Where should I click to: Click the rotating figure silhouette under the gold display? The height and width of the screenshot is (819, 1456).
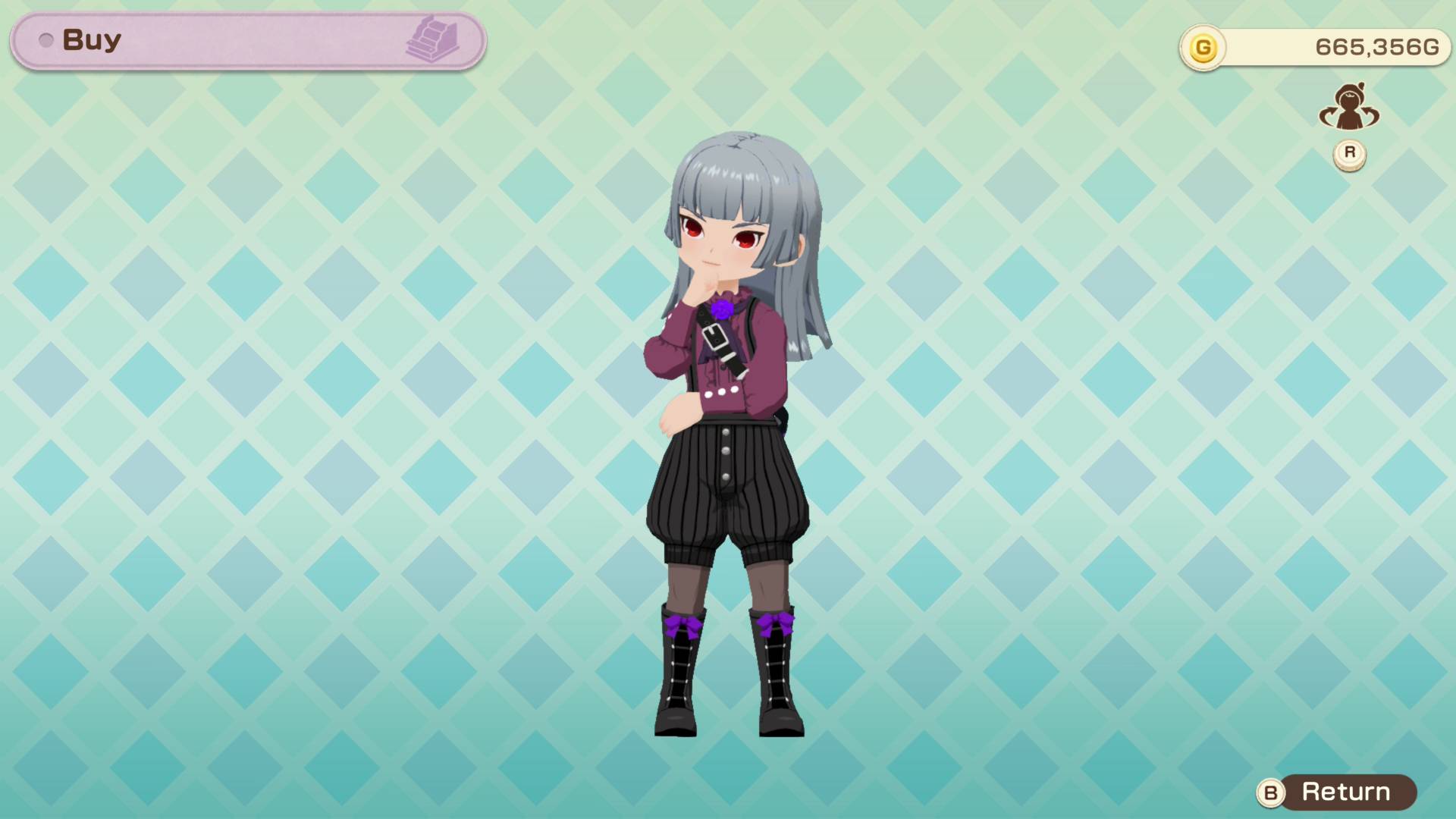1351,108
